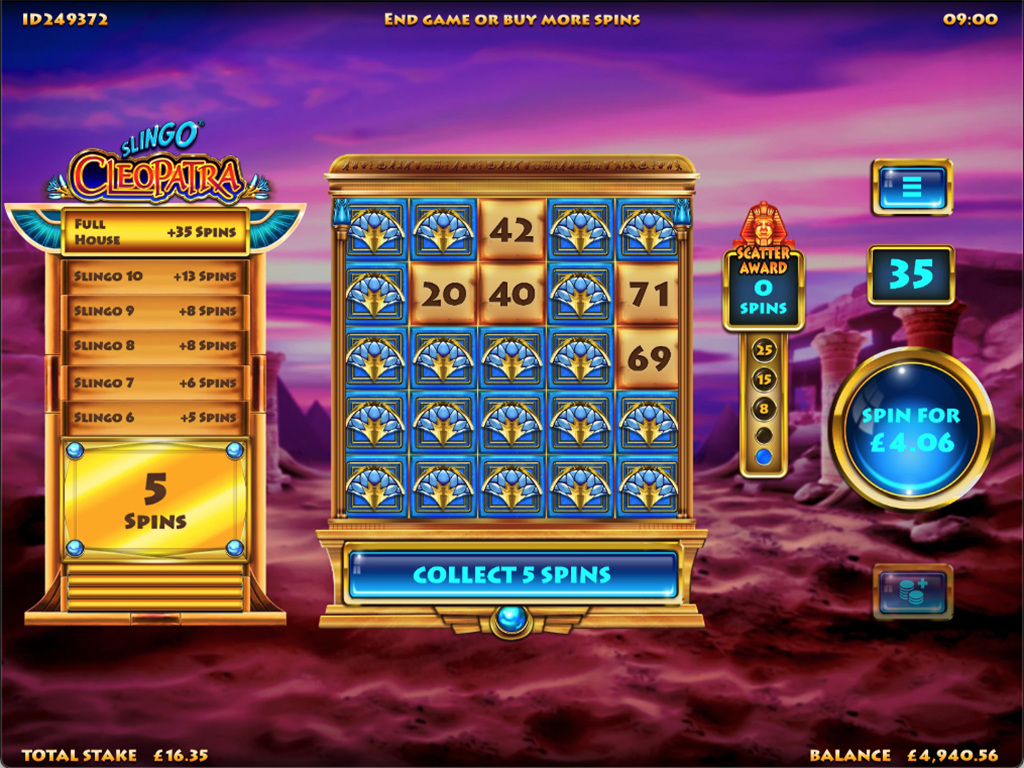Select grid number 69
This screenshot has height=768, width=1024.
tap(648, 358)
